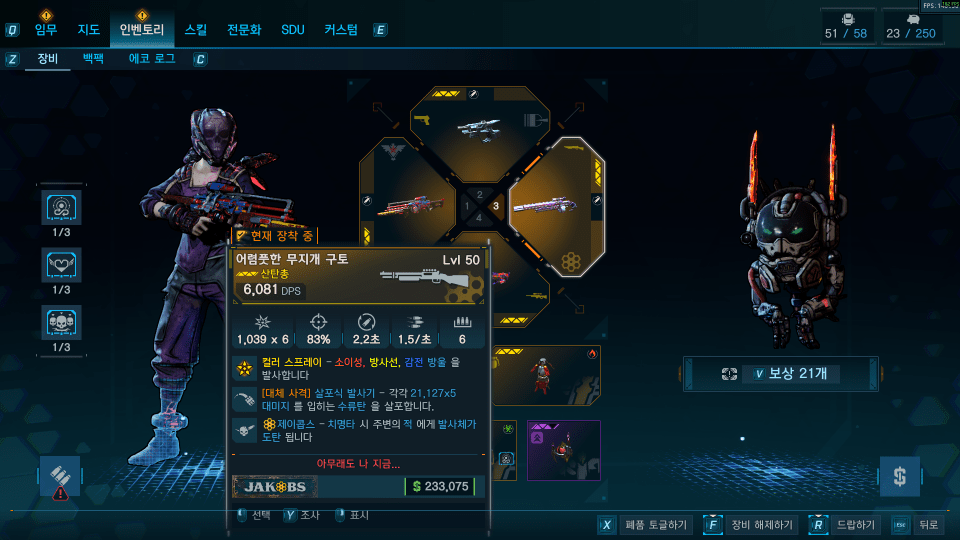This screenshot has width=960, height=540.
Task: Switch to the 백팩 (Backpack) sub-tab
Action: click(93, 59)
